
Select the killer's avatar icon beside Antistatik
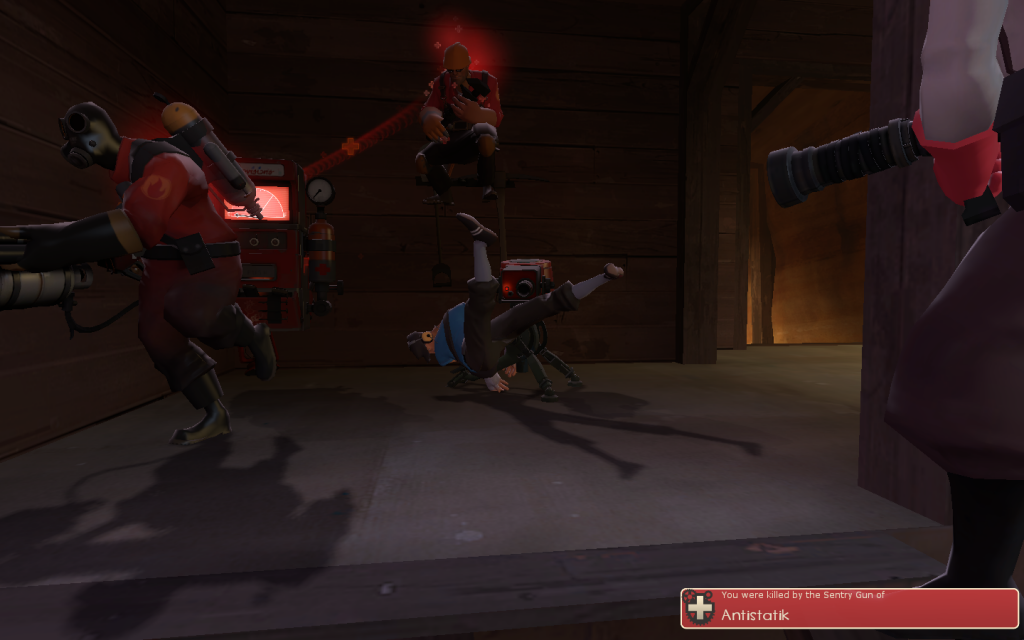701,608
